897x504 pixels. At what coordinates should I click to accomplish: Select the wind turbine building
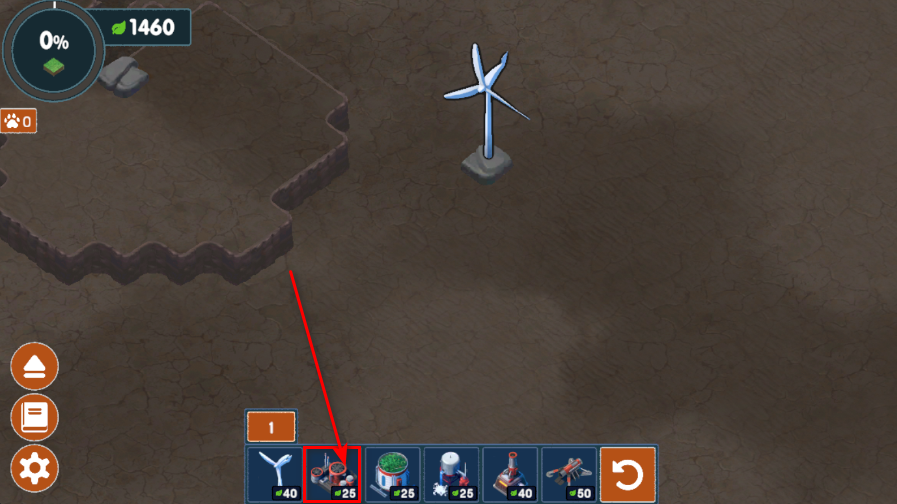point(275,474)
